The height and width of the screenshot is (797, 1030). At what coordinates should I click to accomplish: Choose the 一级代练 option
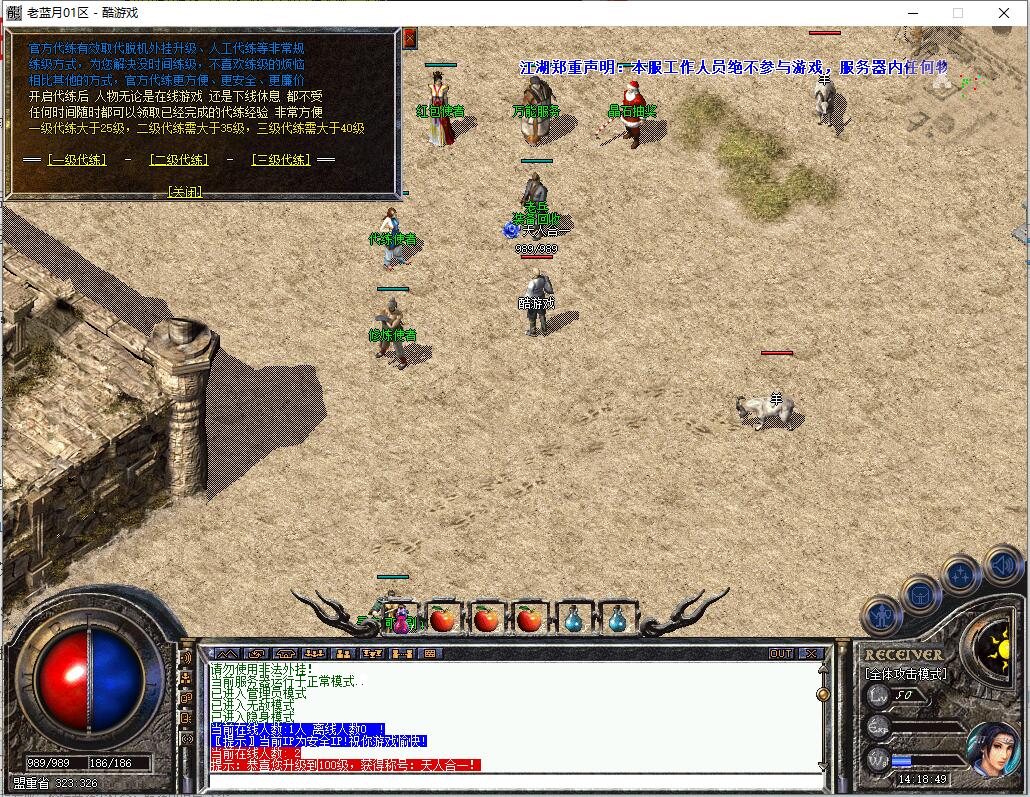pos(77,160)
